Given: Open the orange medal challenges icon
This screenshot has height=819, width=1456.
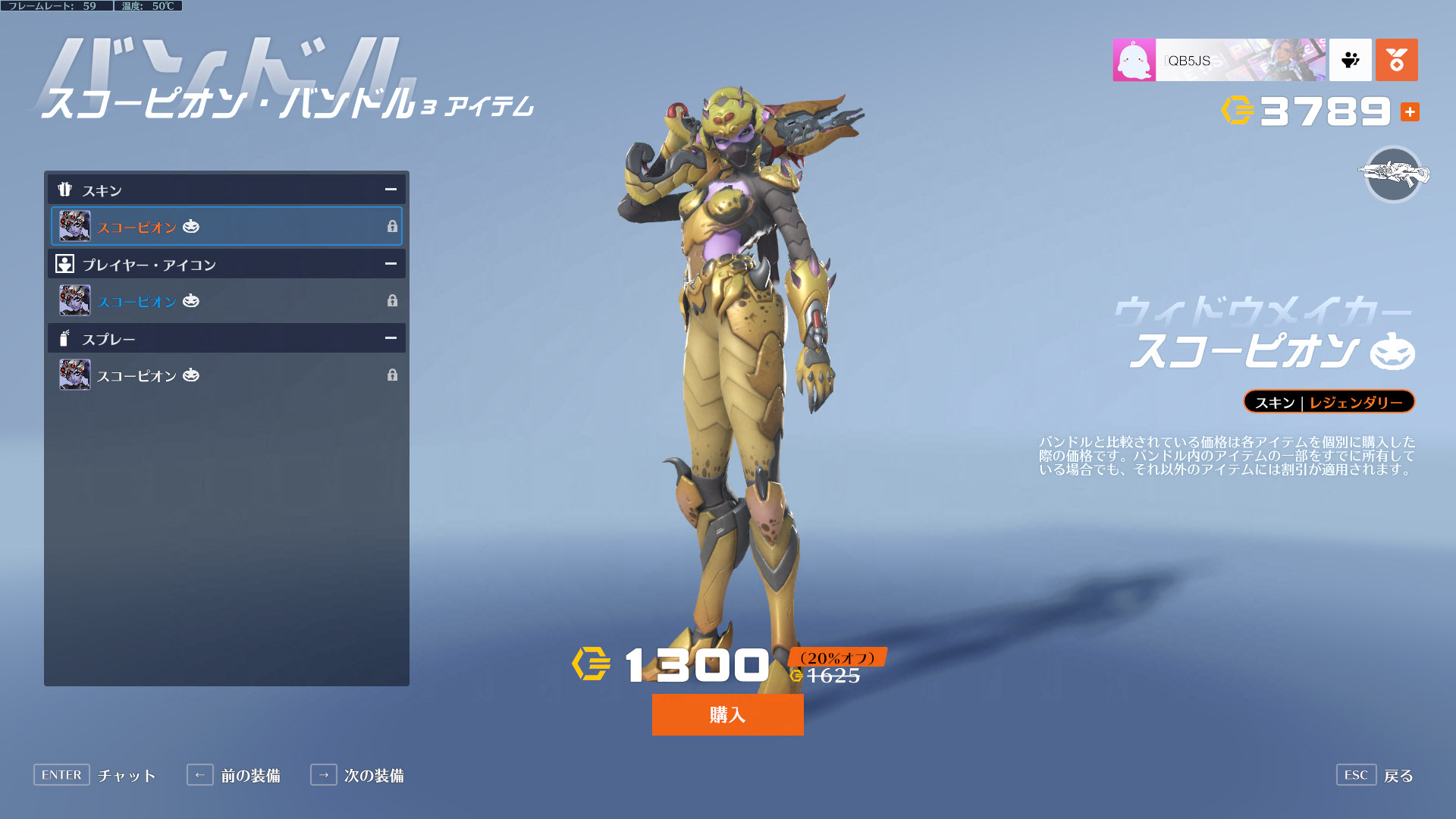Looking at the screenshot, I should [x=1396, y=60].
